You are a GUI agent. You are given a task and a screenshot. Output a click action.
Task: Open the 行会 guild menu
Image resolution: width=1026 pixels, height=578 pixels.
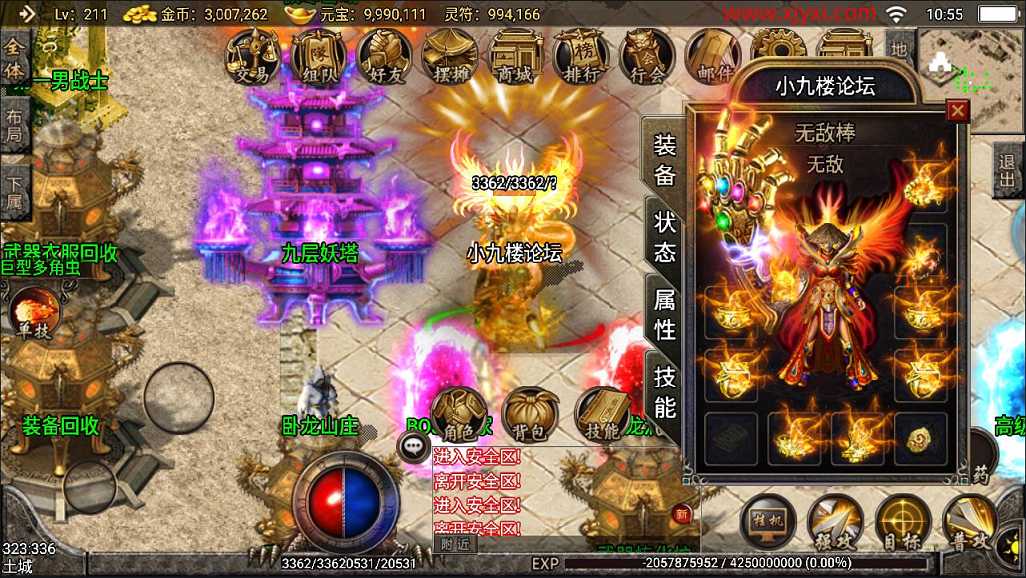(x=647, y=55)
